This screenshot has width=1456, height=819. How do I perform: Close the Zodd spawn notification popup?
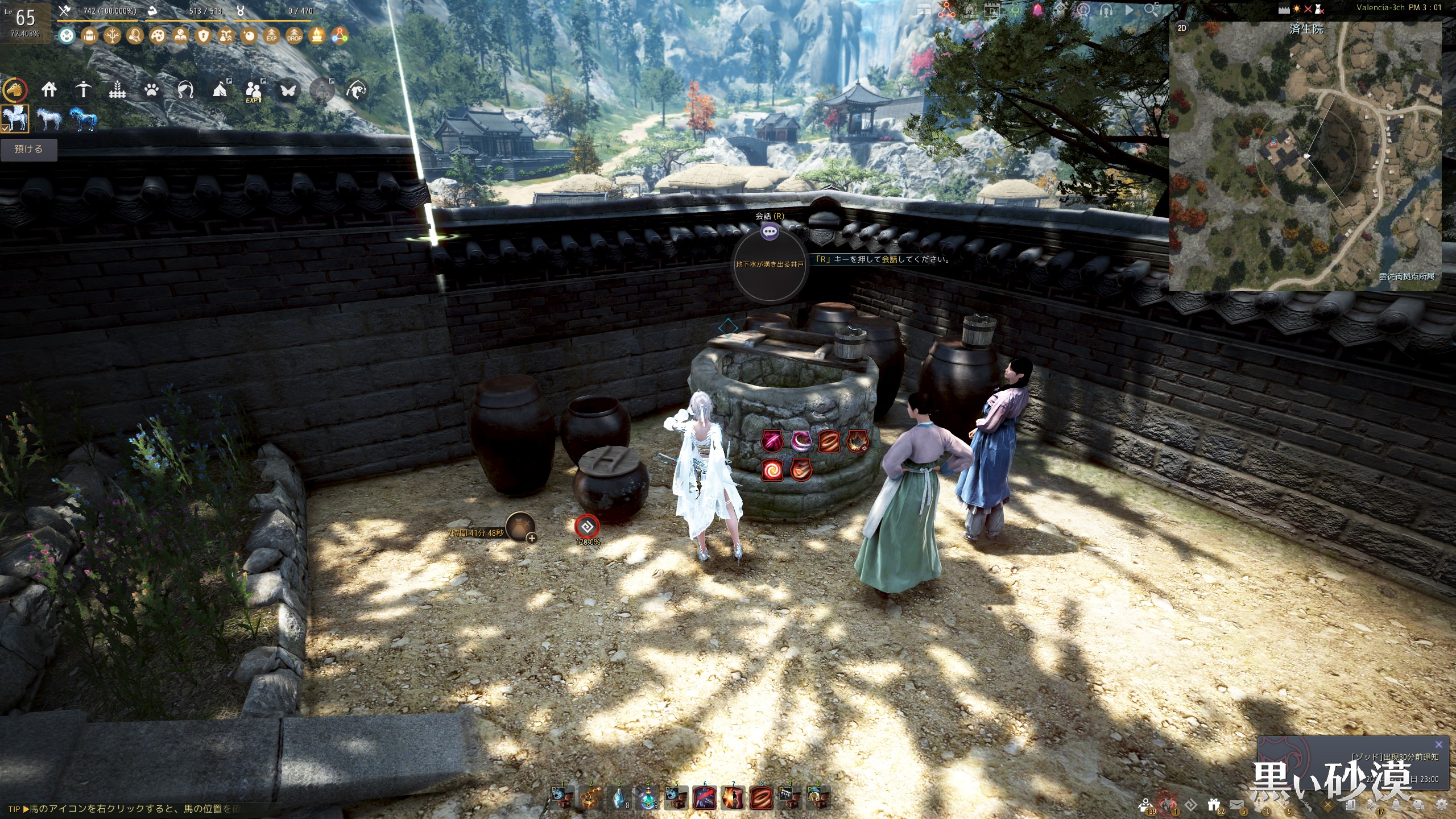tap(1439, 744)
